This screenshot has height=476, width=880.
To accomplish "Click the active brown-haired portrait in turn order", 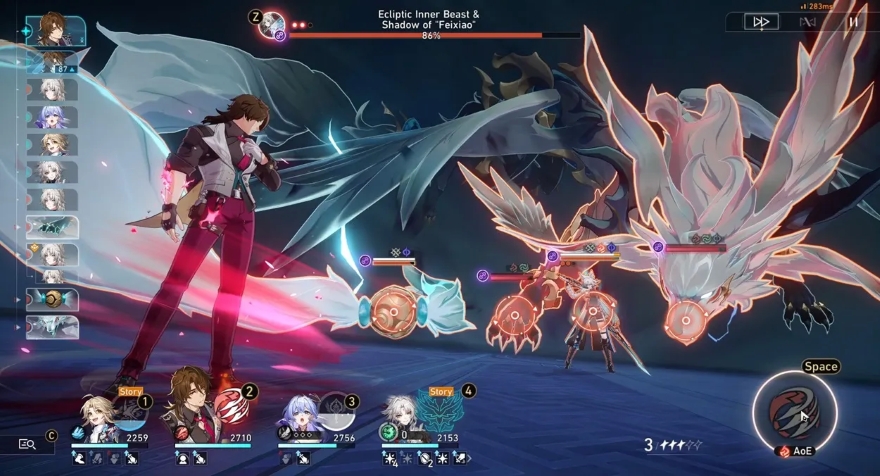I will tap(52, 28).
